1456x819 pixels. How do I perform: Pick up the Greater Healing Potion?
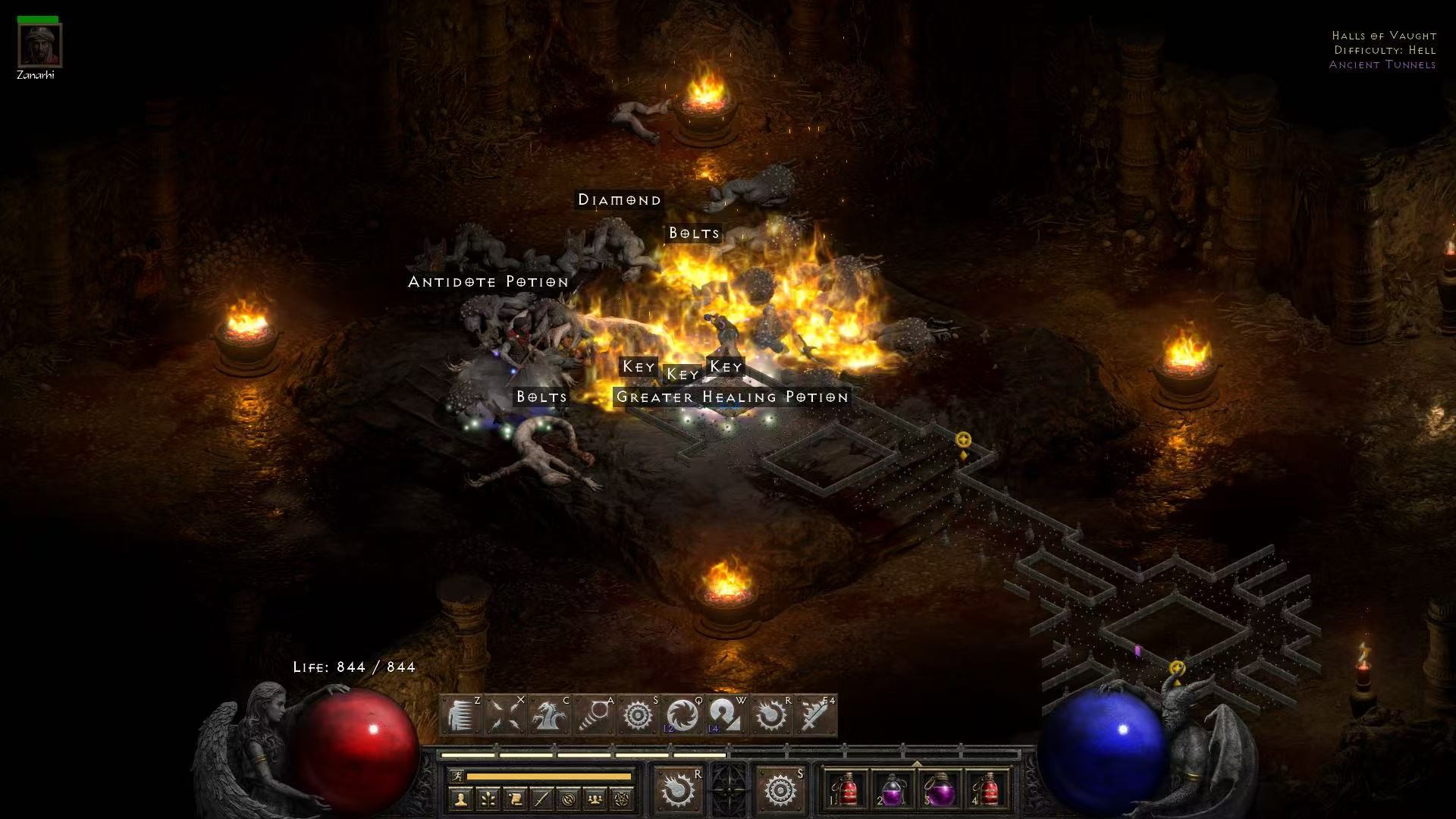pyautogui.click(x=731, y=397)
